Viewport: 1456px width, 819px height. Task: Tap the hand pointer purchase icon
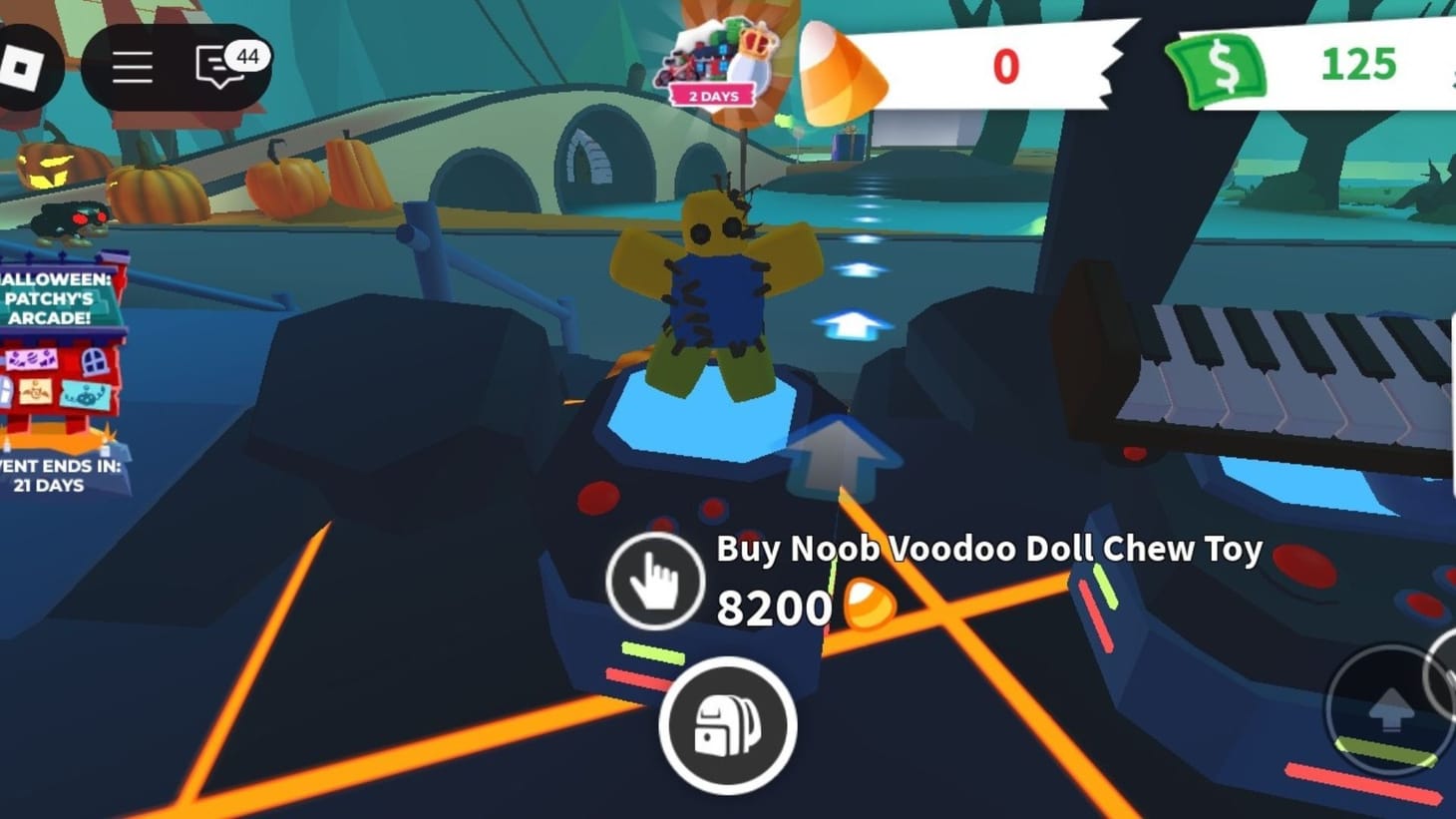coord(656,582)
